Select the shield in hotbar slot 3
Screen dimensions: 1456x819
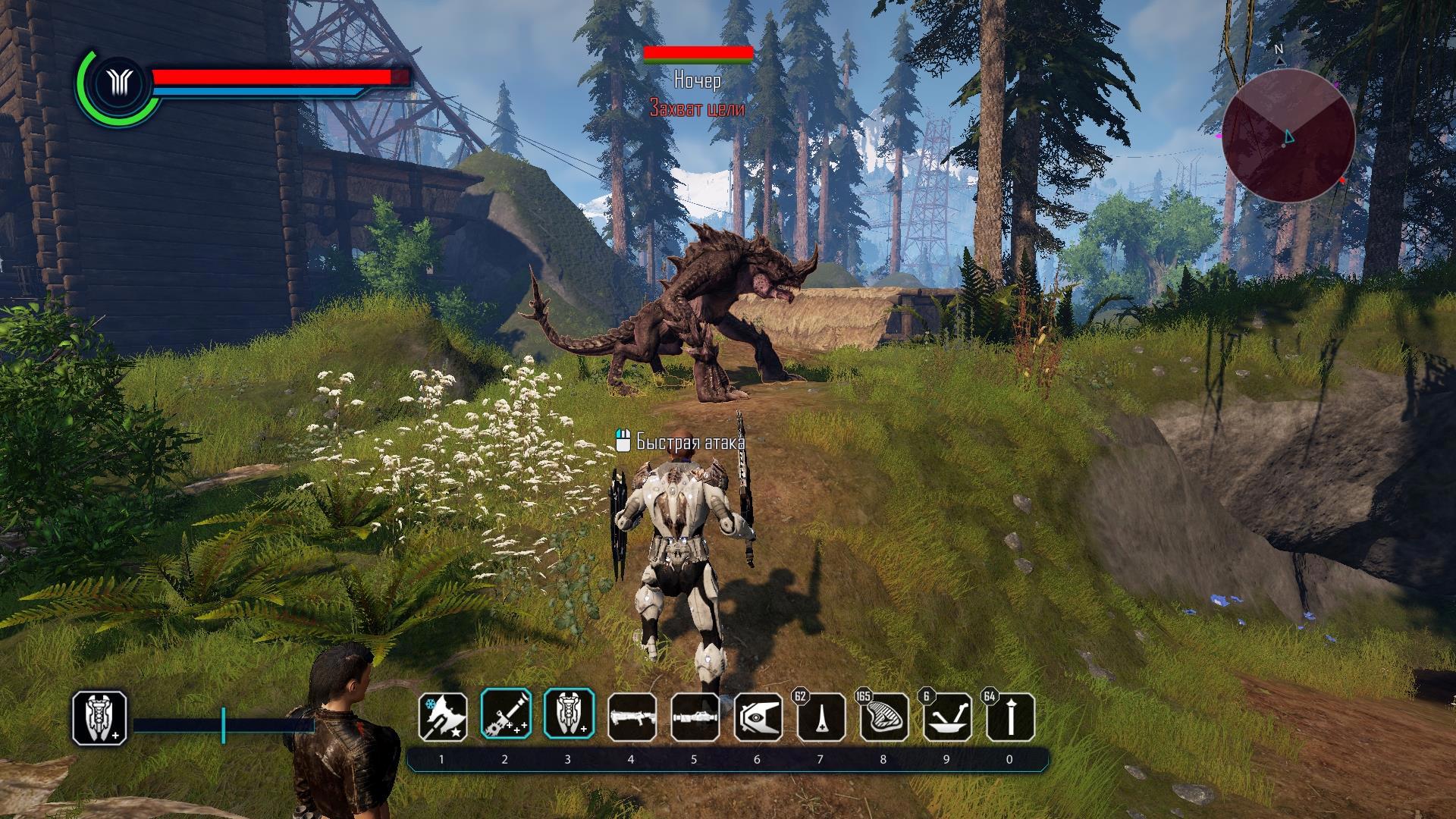click(568, 717)
